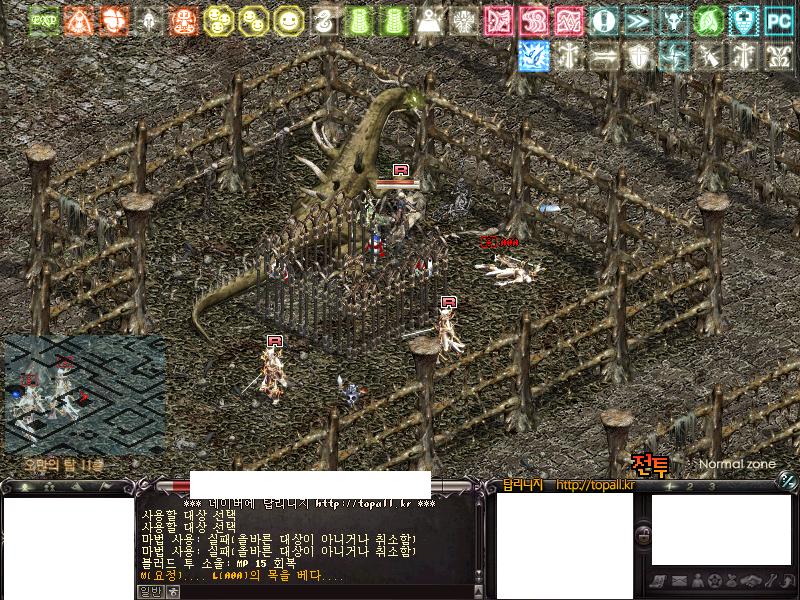
Task: Click the round percent button
Action: (787, 480)
